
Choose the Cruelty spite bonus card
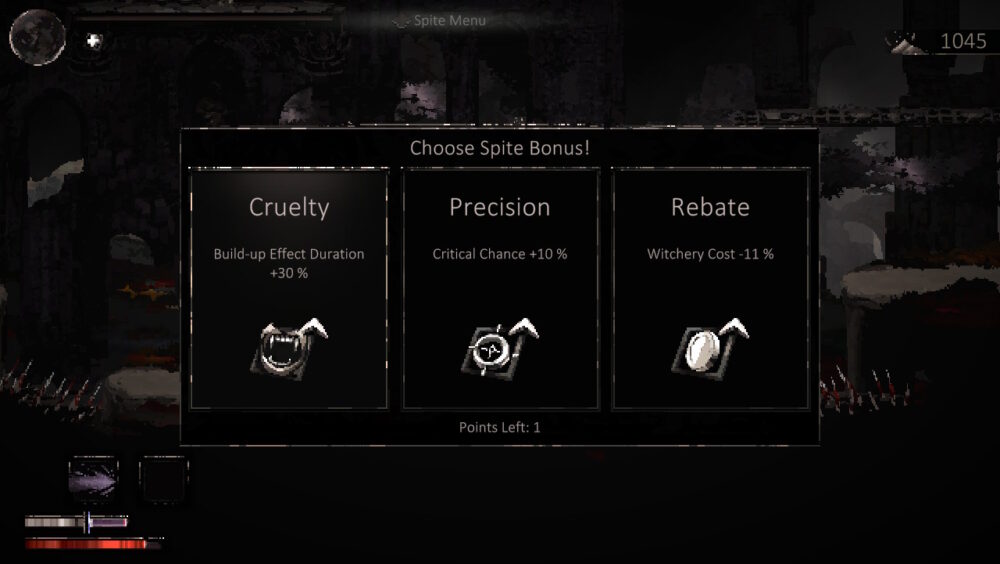289,288
